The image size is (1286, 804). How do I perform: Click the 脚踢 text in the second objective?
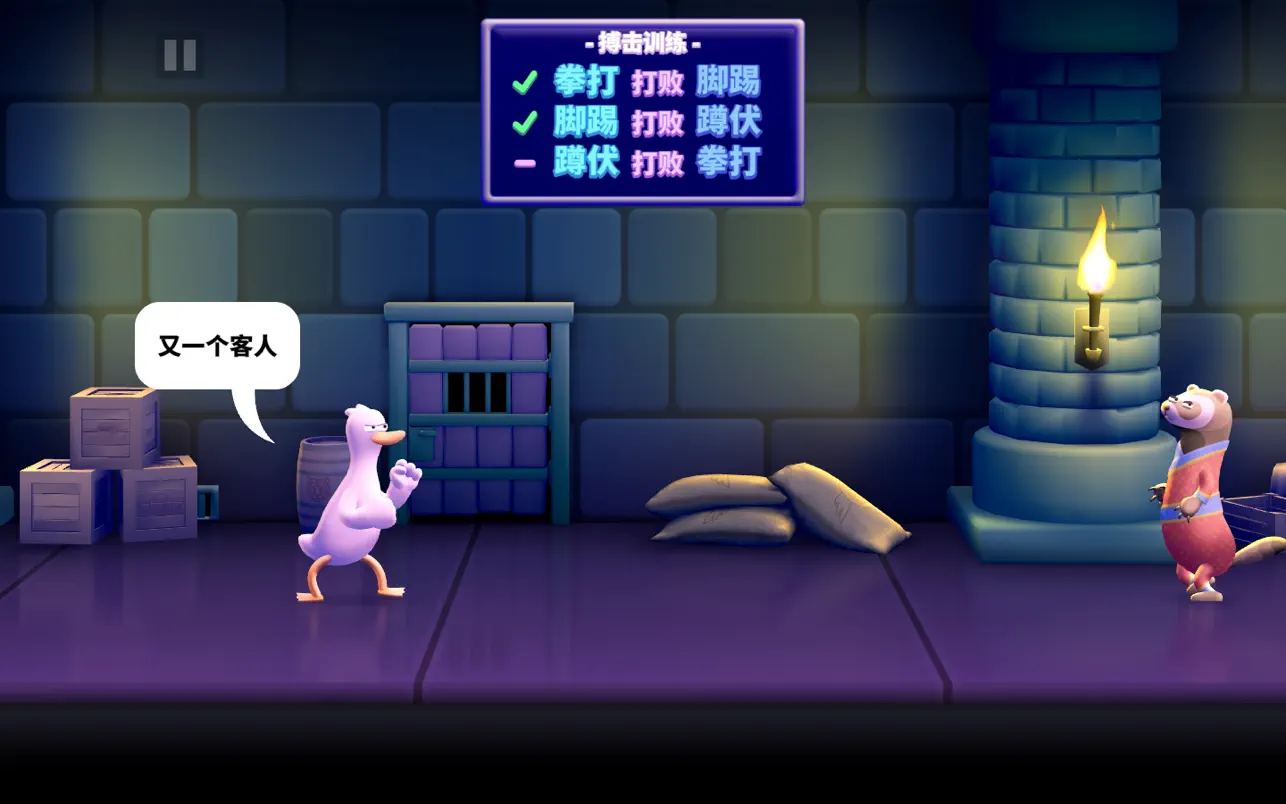pyautogui.click(x=585, y=122)
